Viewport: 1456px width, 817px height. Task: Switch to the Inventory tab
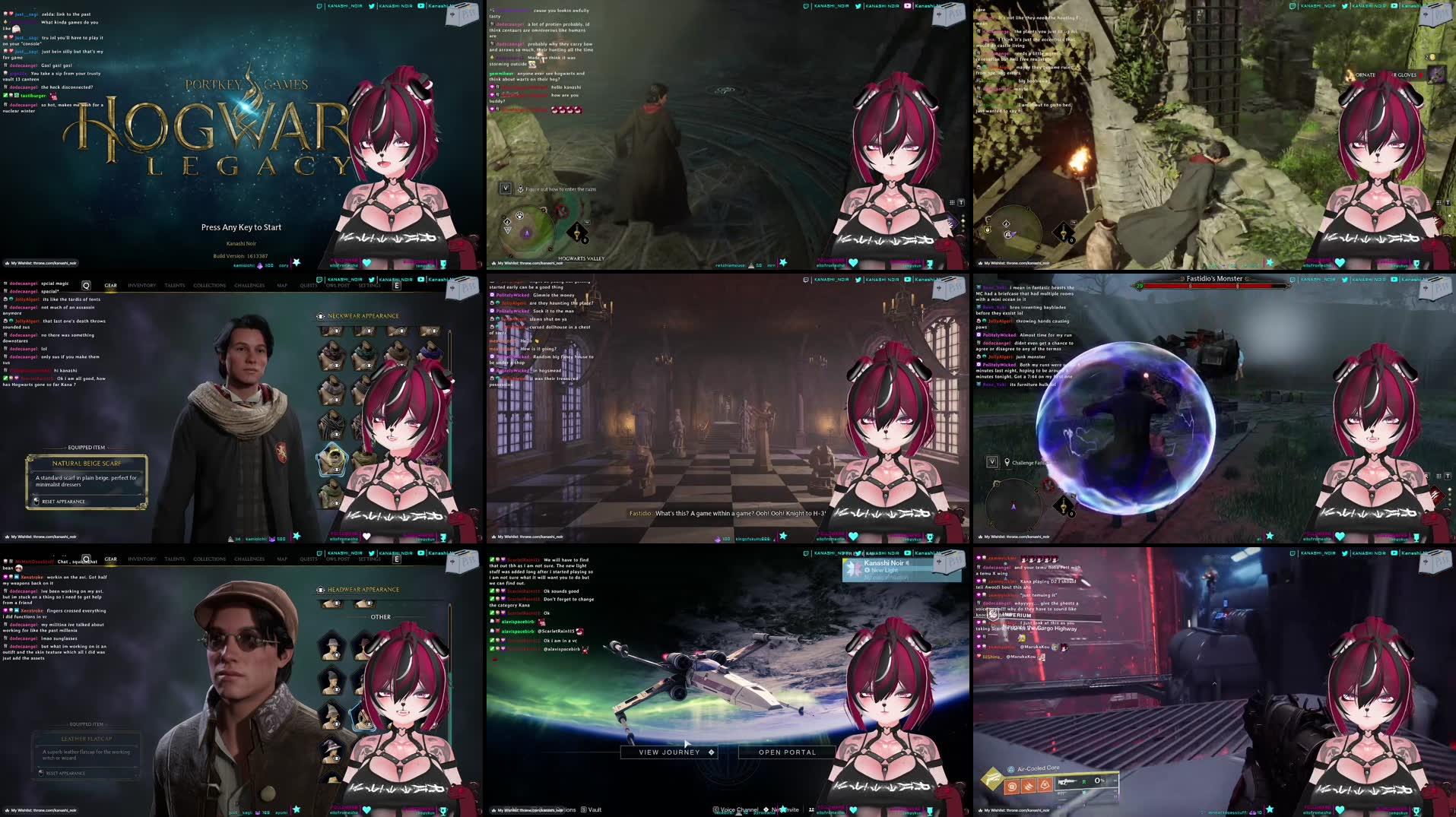point(142,286)
